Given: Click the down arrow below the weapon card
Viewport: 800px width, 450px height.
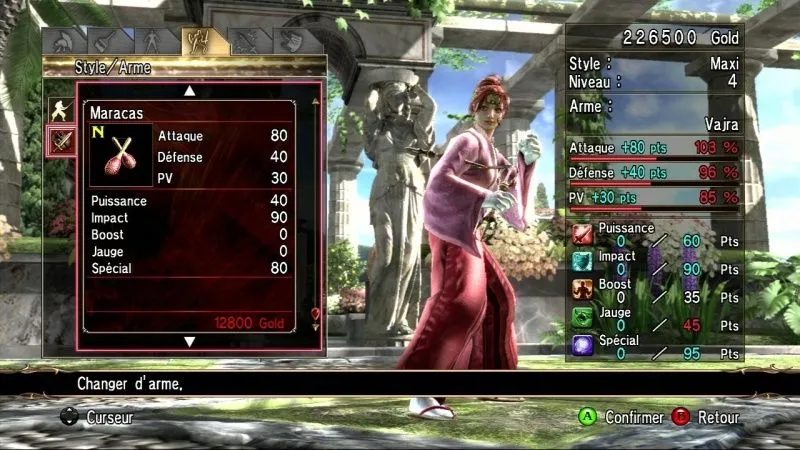Looking at the screenshot, I should (x=189, y=342).
